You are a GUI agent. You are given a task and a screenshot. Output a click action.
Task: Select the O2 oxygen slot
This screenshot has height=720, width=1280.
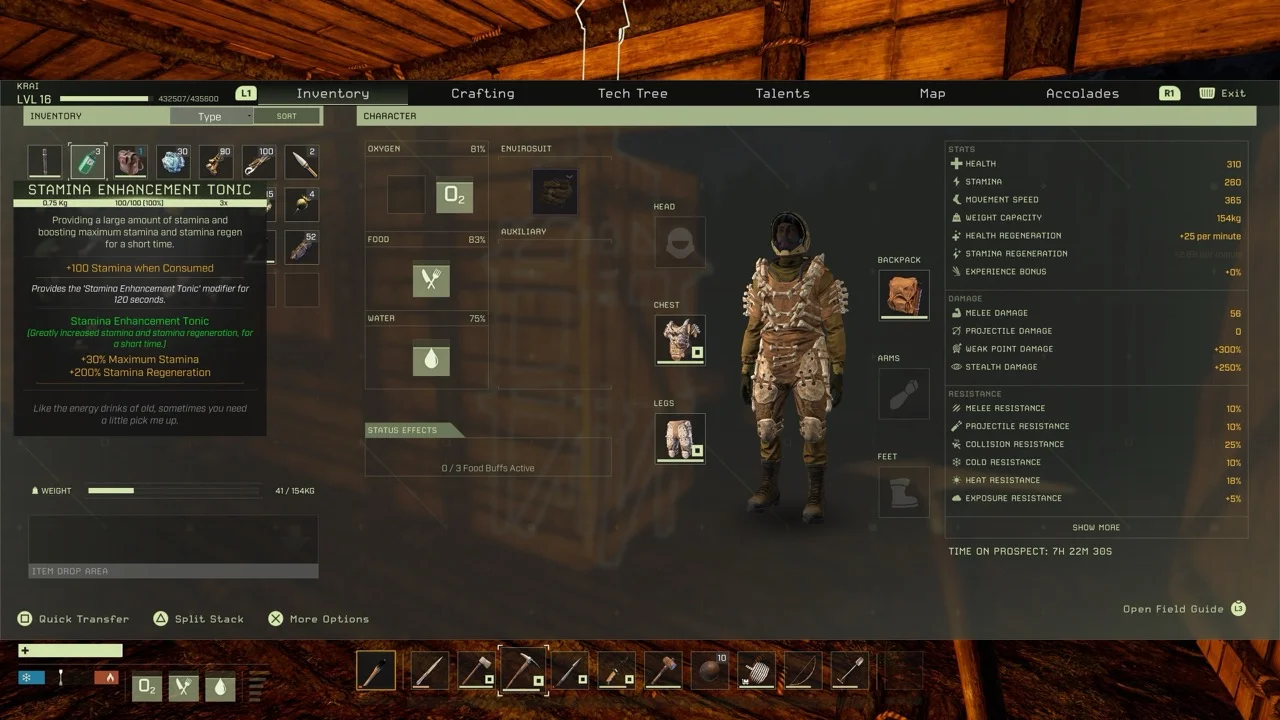point(454,195)
